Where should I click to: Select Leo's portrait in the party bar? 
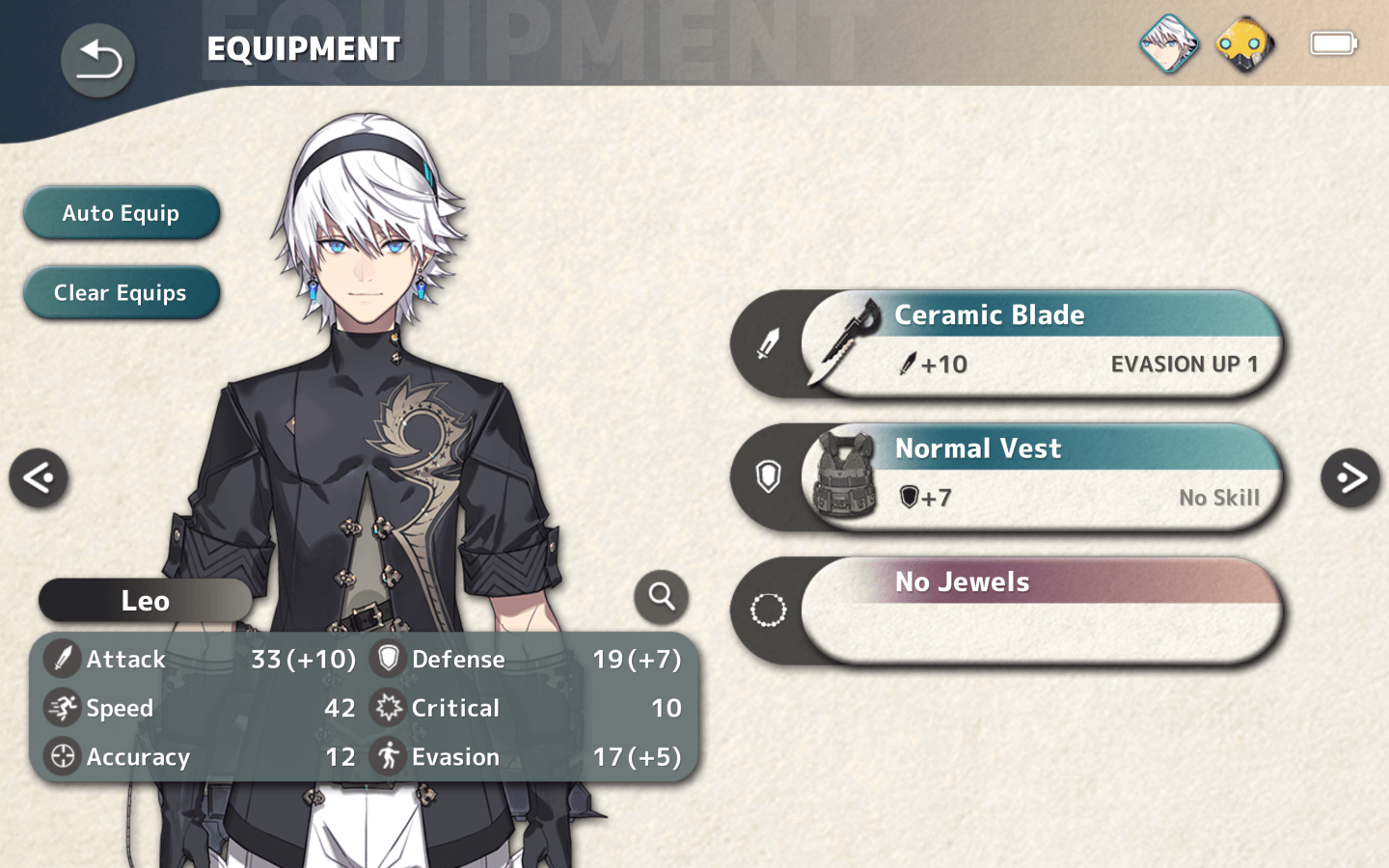point(1169,44)
